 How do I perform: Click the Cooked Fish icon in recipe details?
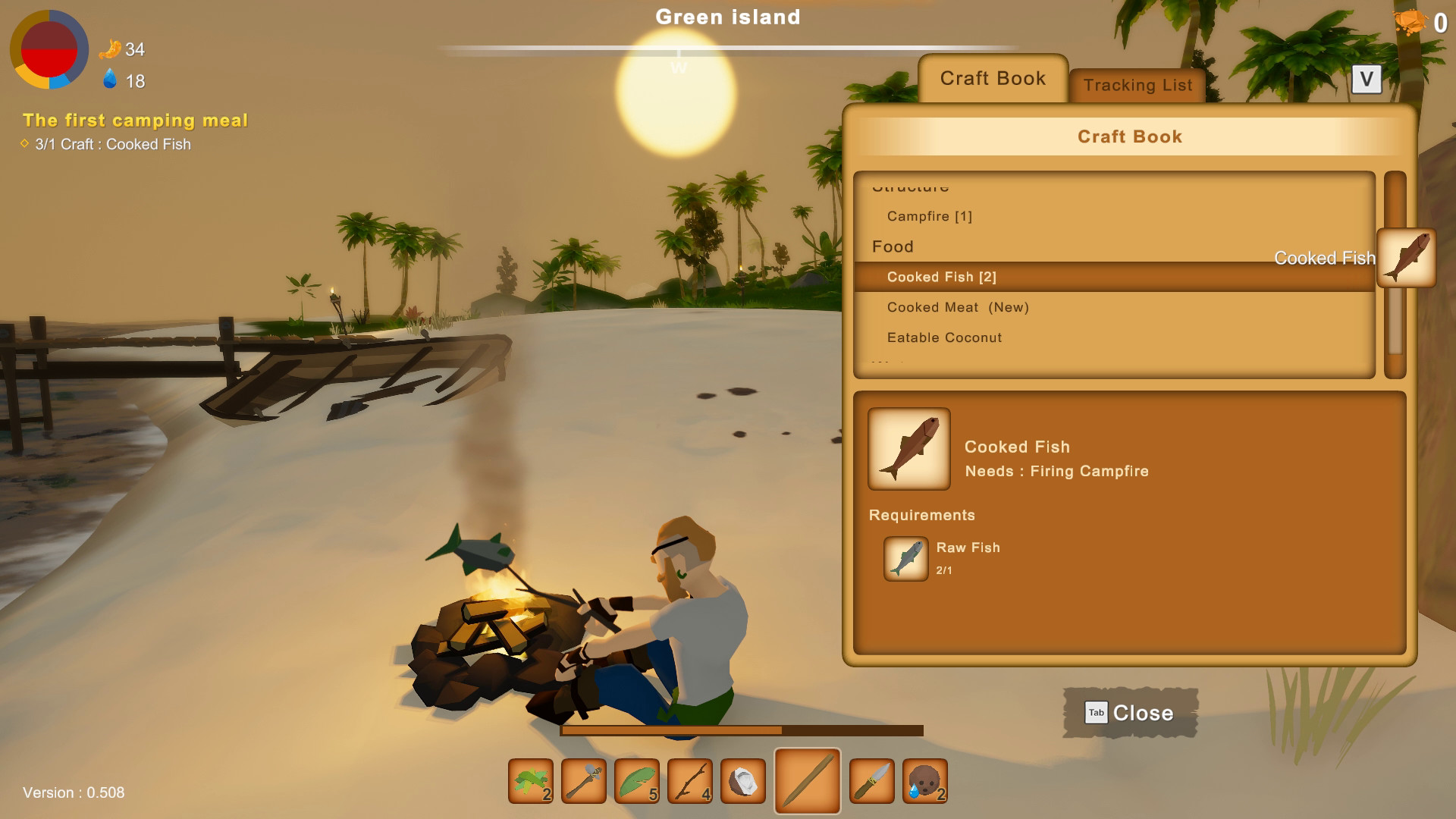coord(908,449)
